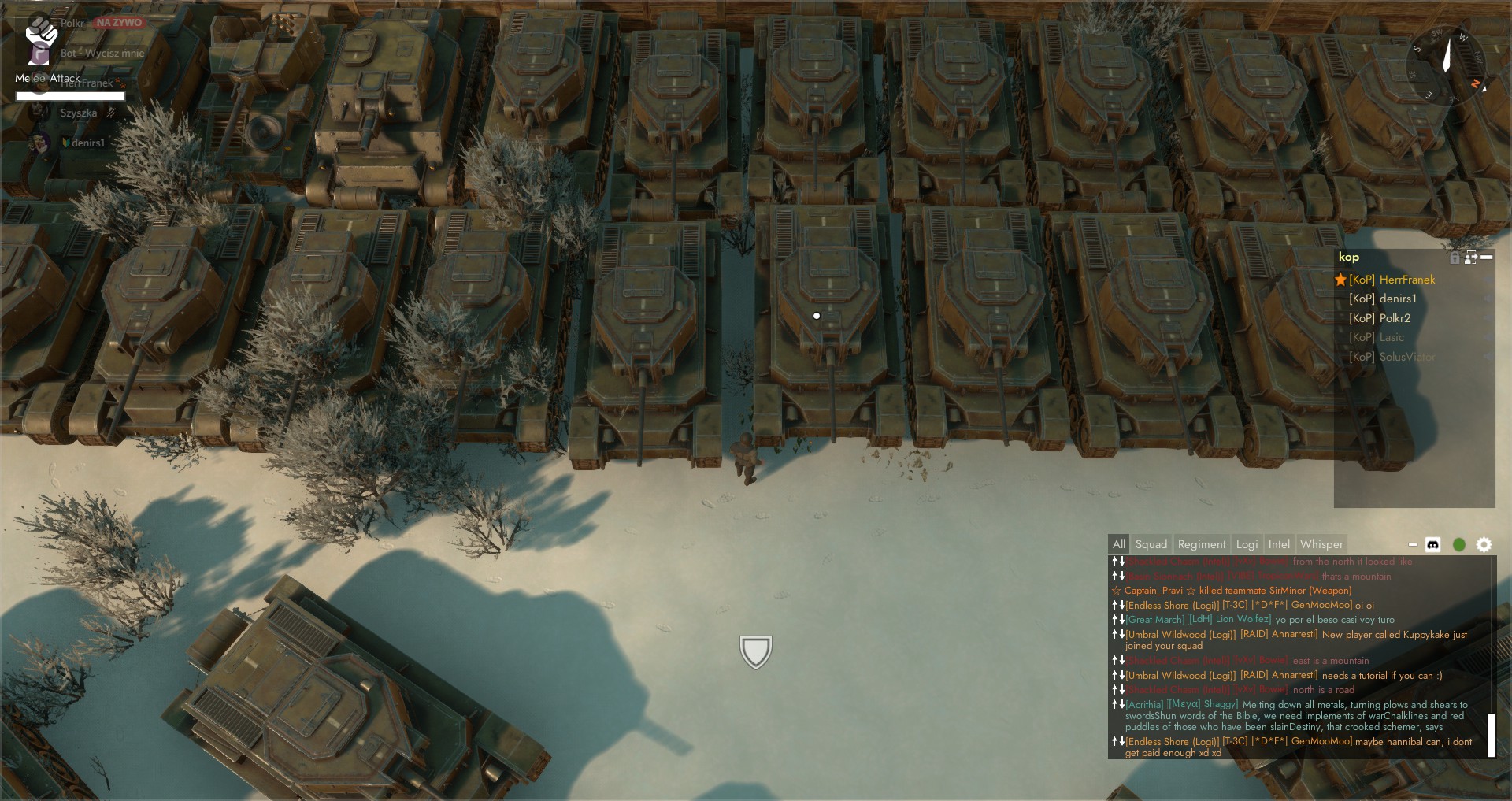Switch to the Squad chat tab

click(x=1151, y=543)
